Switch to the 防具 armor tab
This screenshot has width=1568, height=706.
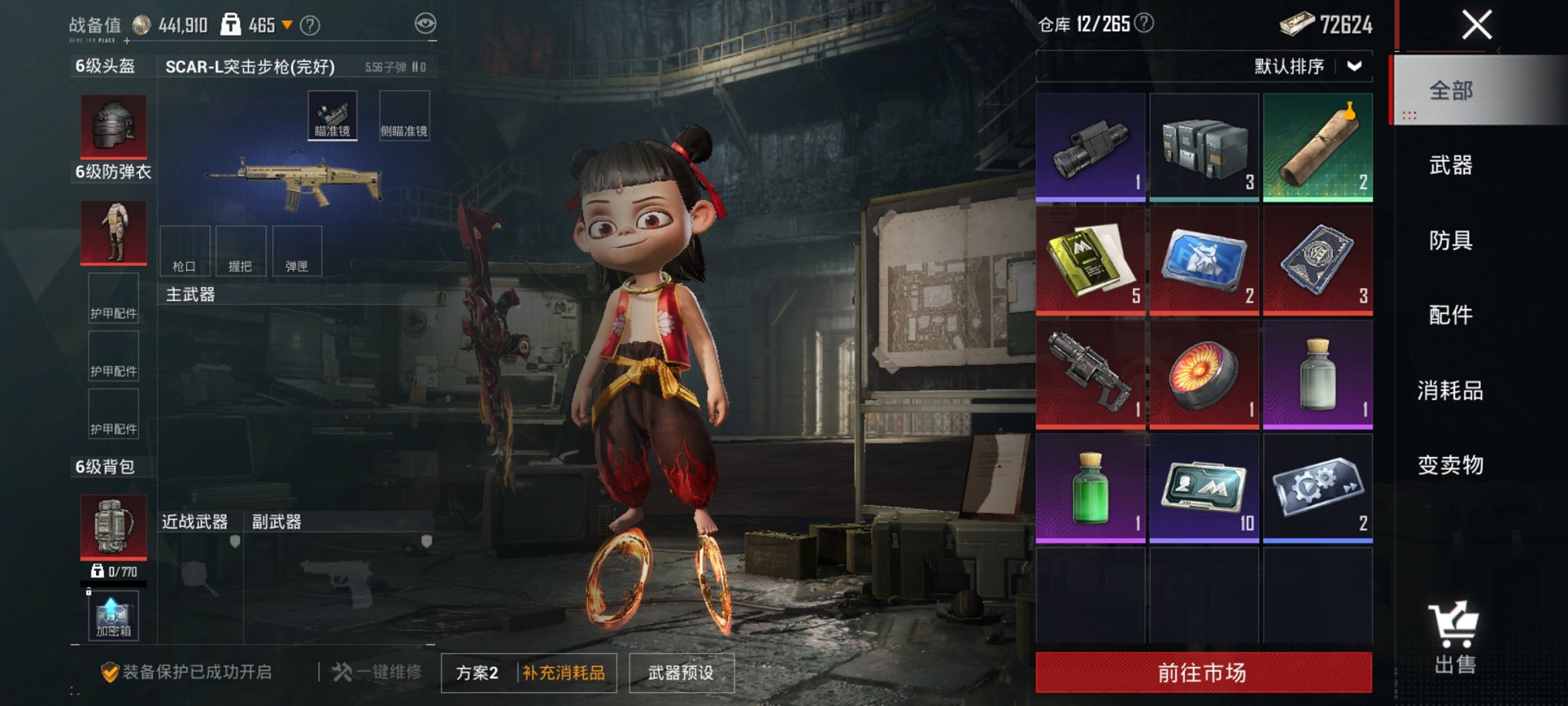1450,241
